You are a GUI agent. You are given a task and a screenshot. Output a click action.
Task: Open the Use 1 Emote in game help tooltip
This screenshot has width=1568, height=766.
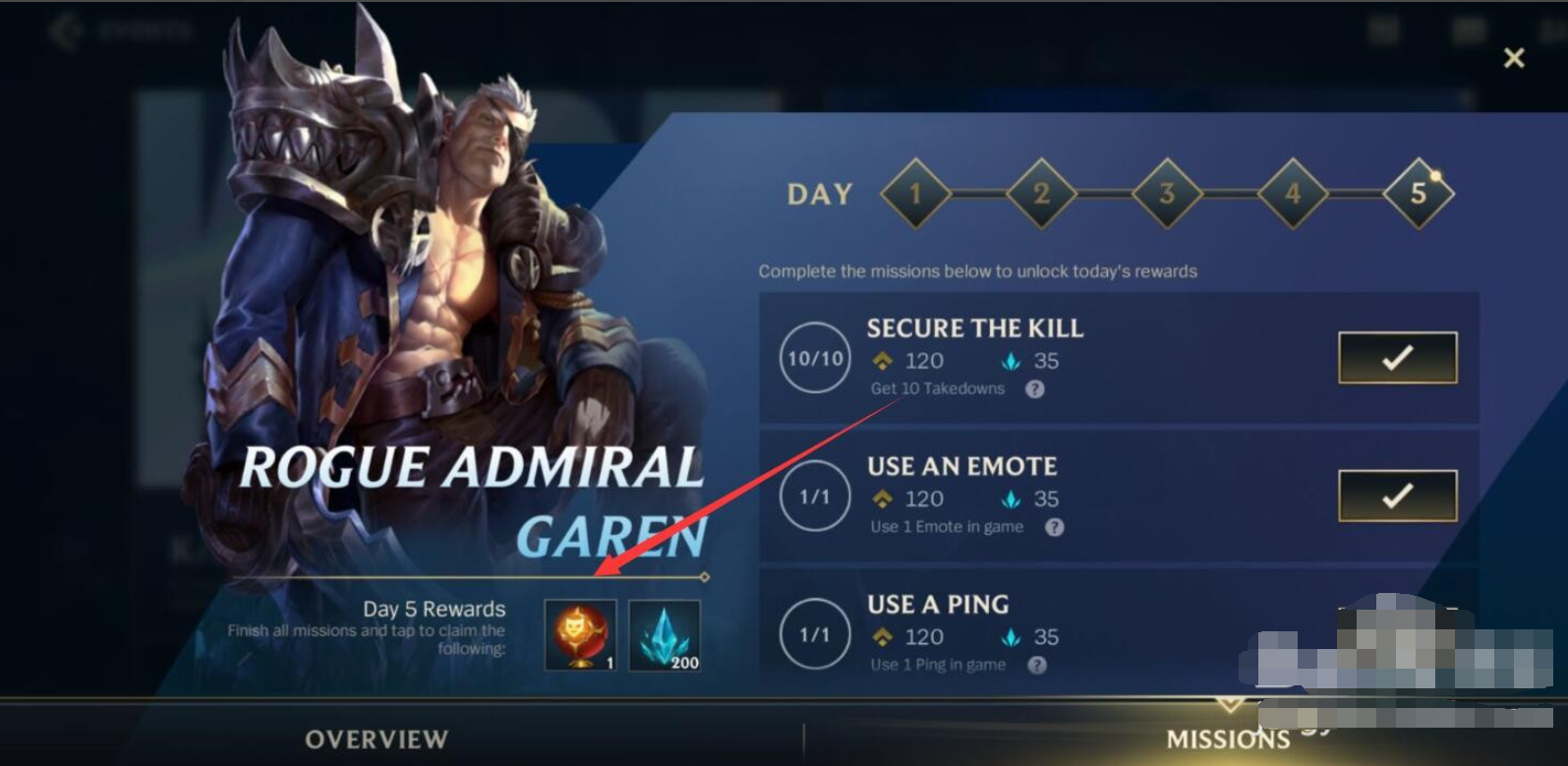[1056, 528]
